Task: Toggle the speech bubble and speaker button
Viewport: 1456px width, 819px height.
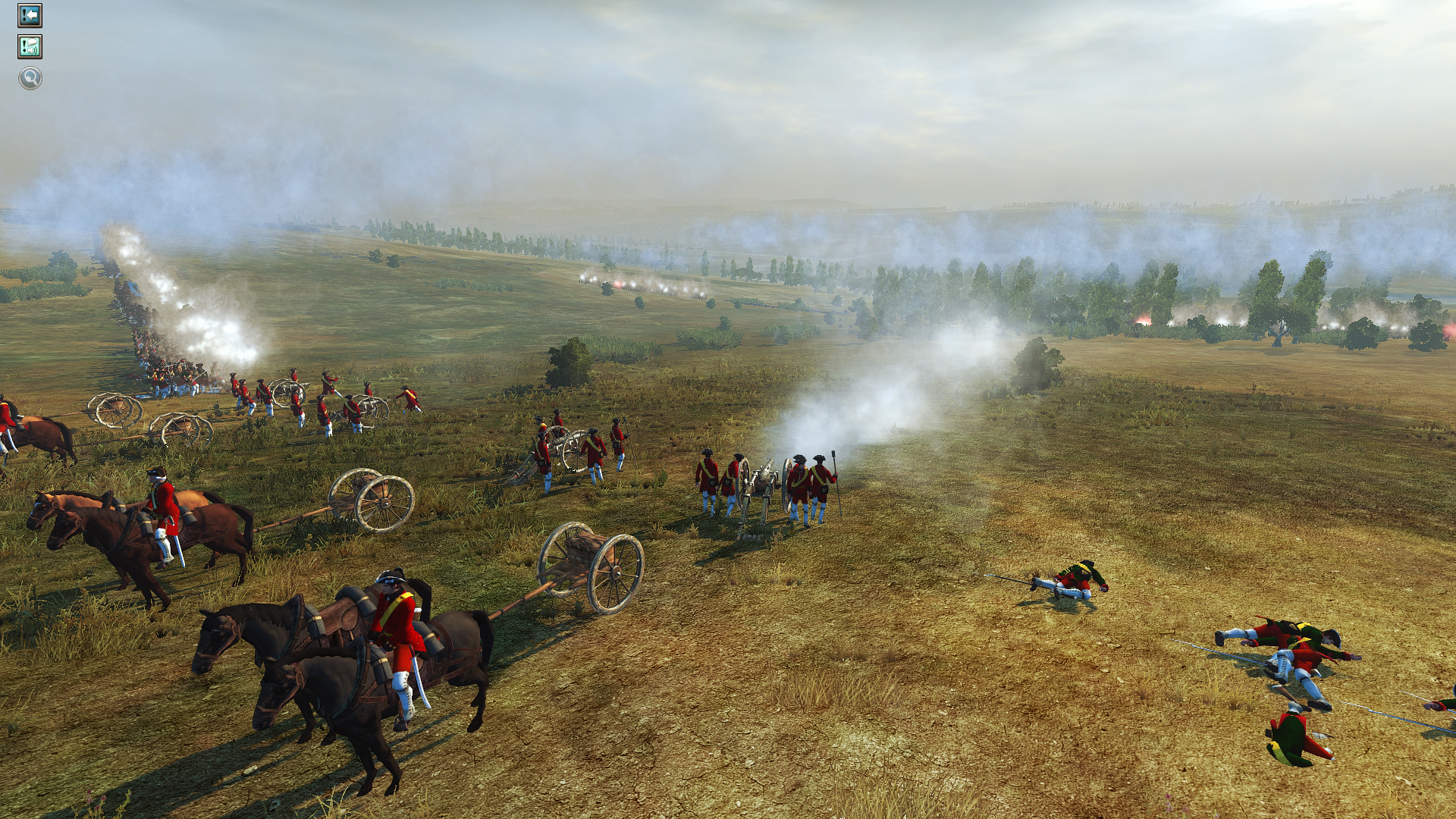Action: pos(30,47)
